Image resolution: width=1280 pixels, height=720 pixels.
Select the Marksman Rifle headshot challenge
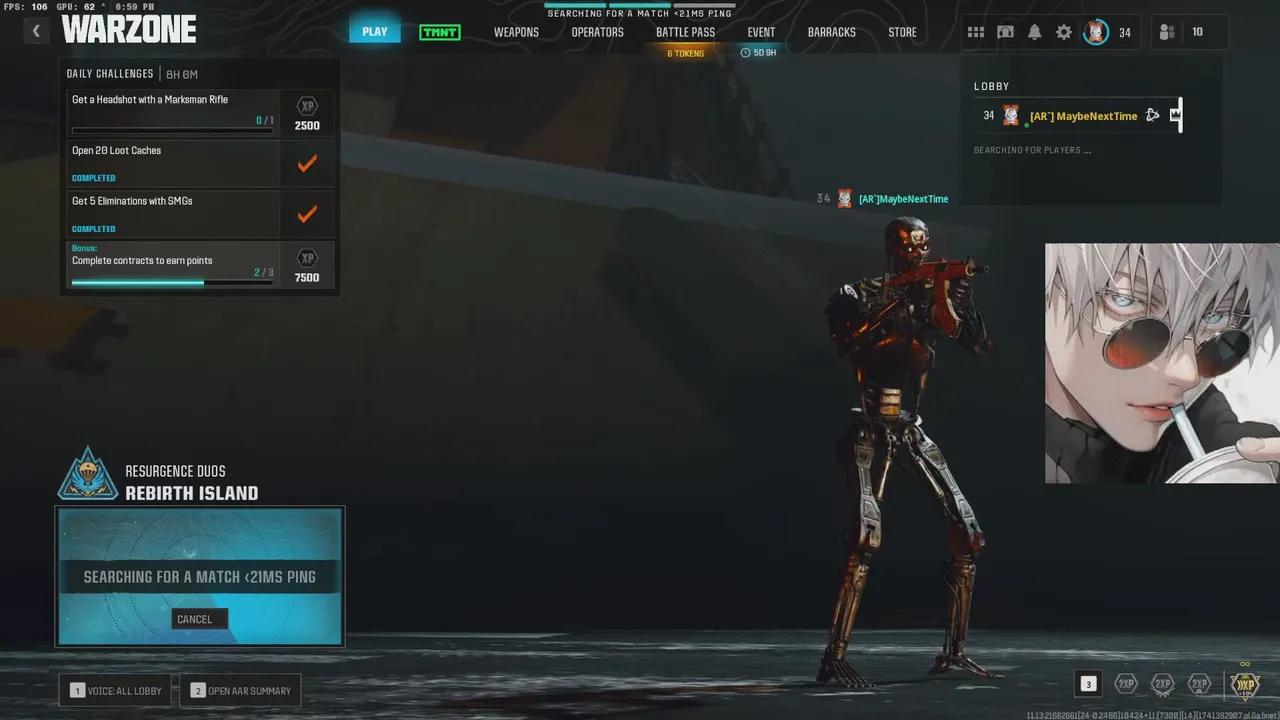click(172, 112)
